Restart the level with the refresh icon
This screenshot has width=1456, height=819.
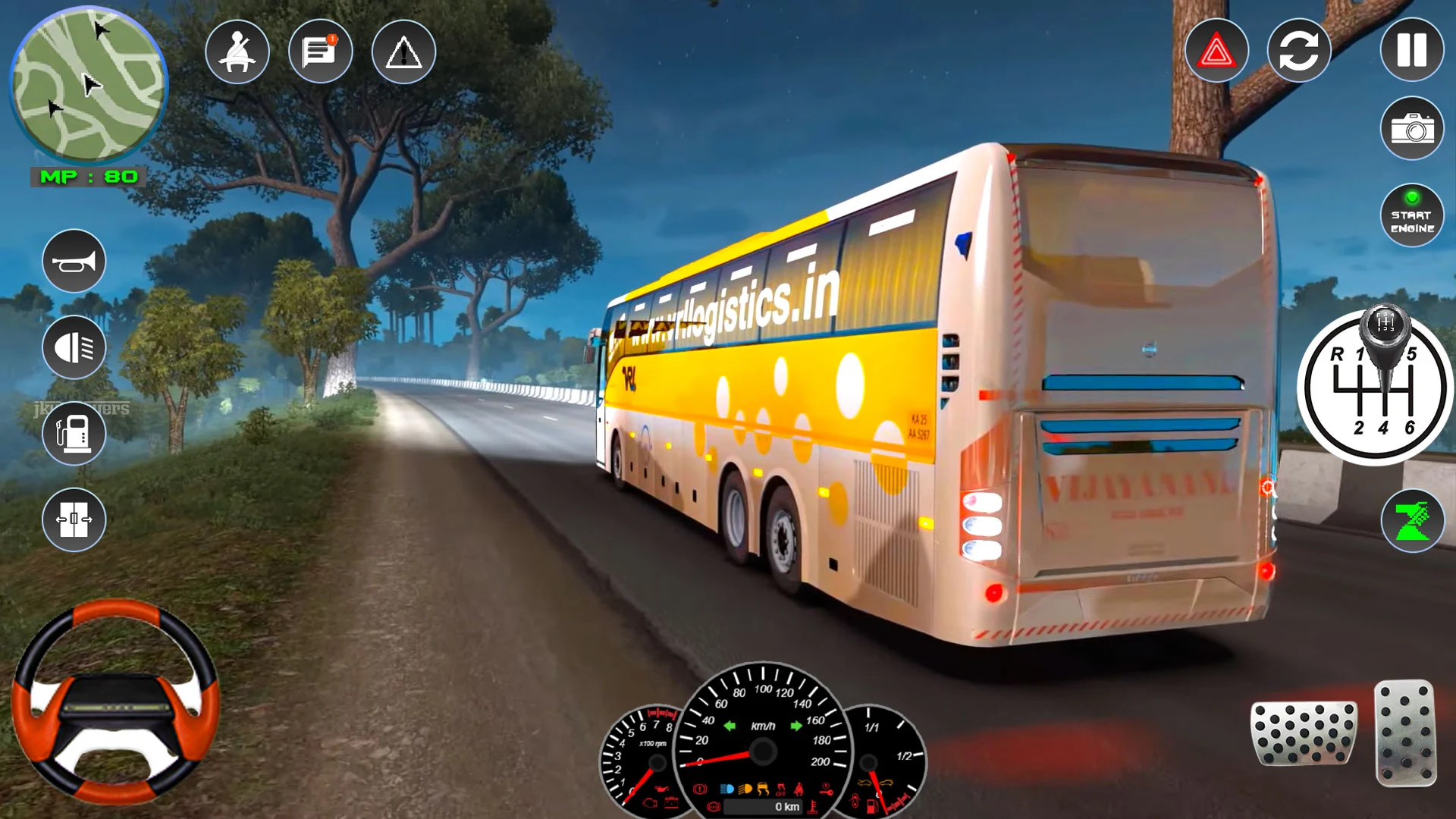(1299, 50)
